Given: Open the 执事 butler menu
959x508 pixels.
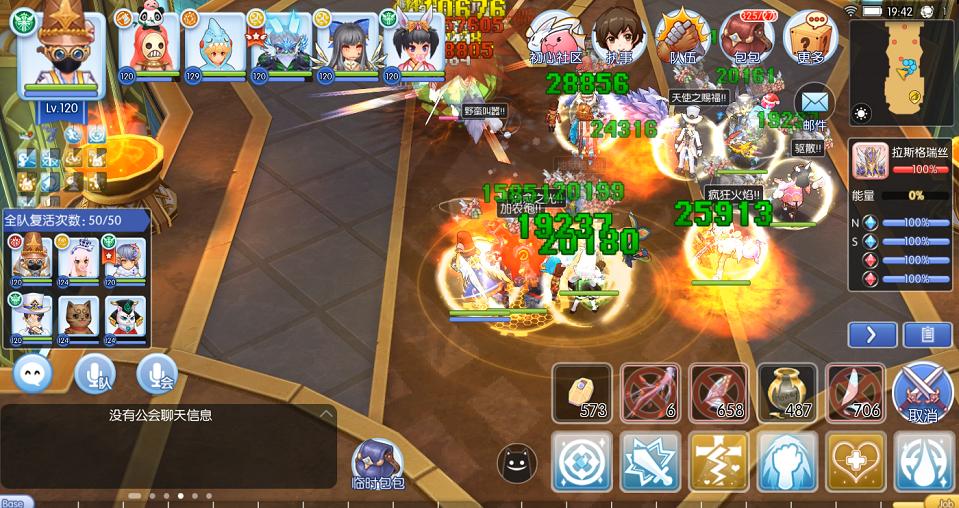Looking at the screenshot, I should point(617,37).
